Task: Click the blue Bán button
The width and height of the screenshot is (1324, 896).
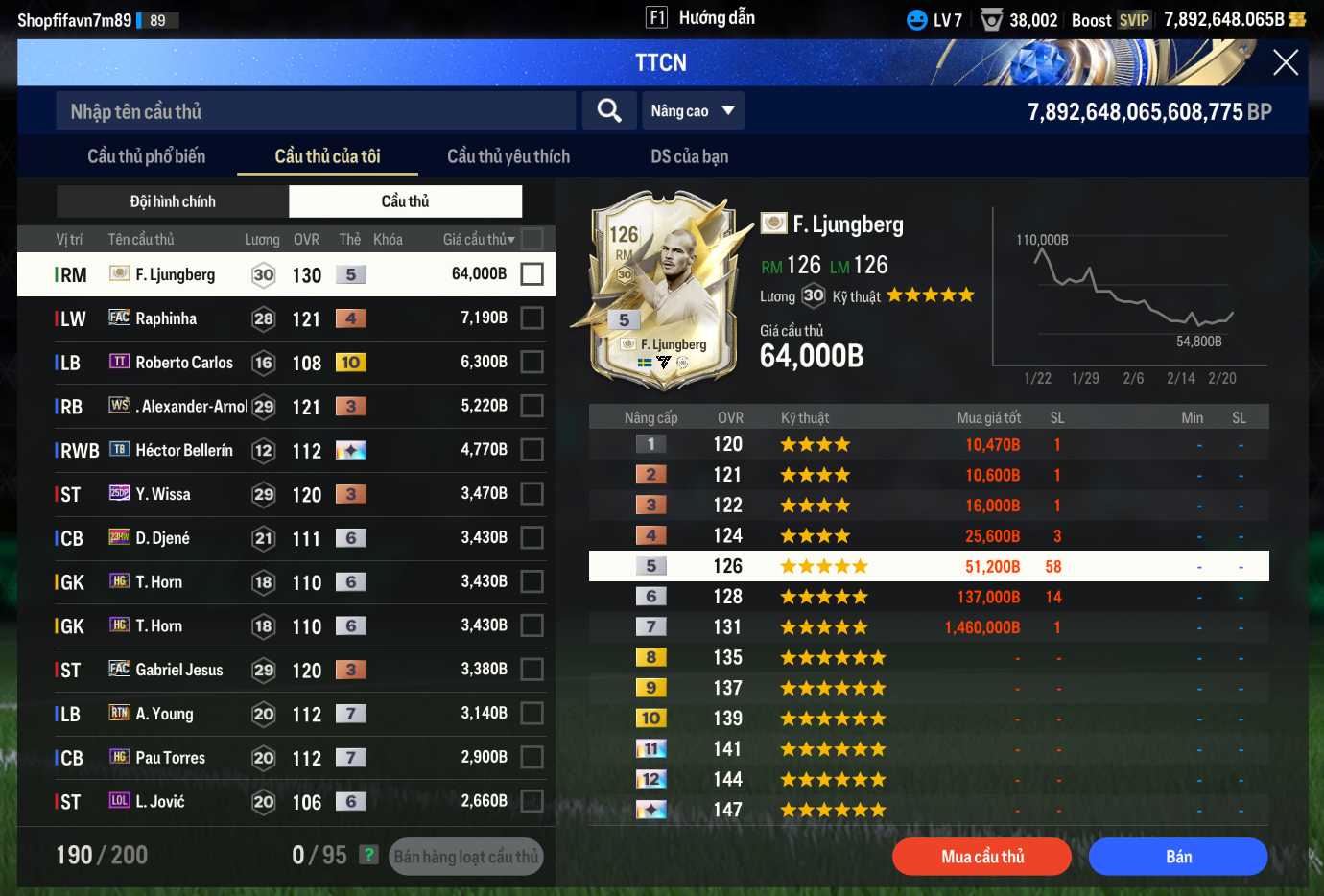Action: (x=1178, y=857)
